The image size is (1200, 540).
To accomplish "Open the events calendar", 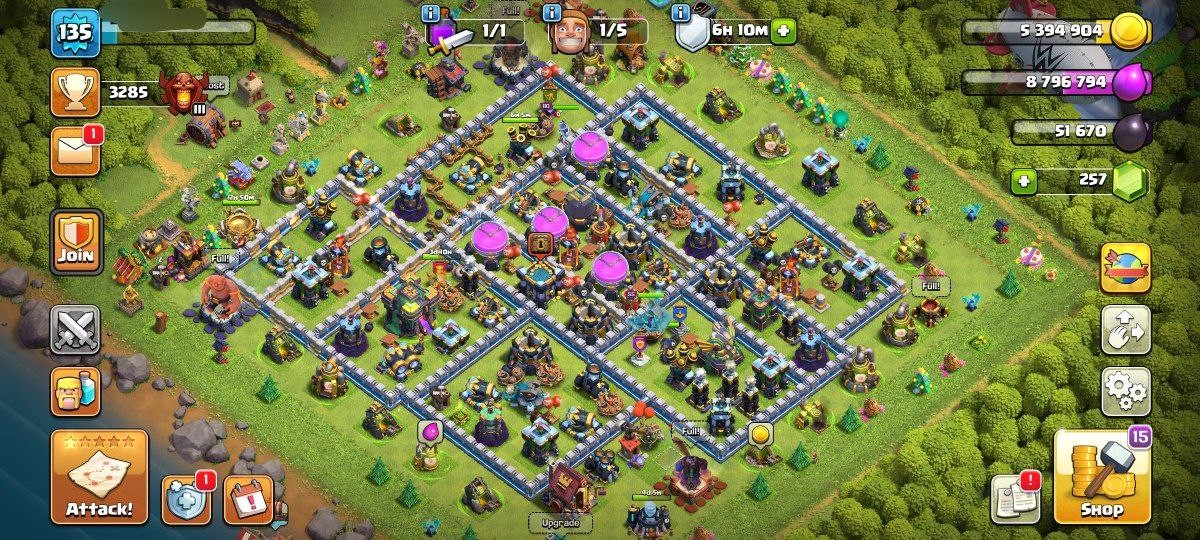I will (248, 499).
